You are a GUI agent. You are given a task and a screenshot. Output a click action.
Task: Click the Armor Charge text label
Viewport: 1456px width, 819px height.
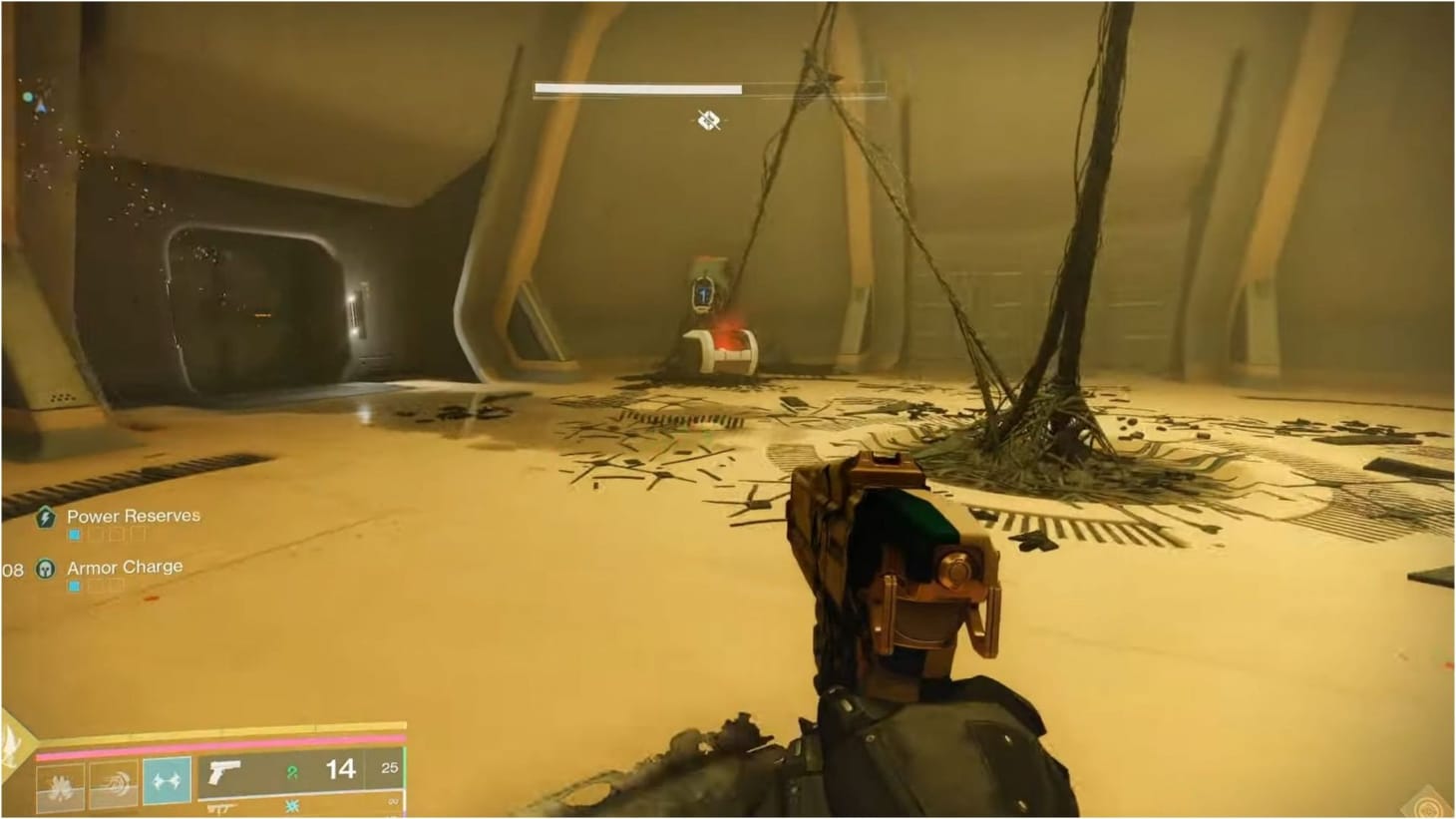point(124,567)
